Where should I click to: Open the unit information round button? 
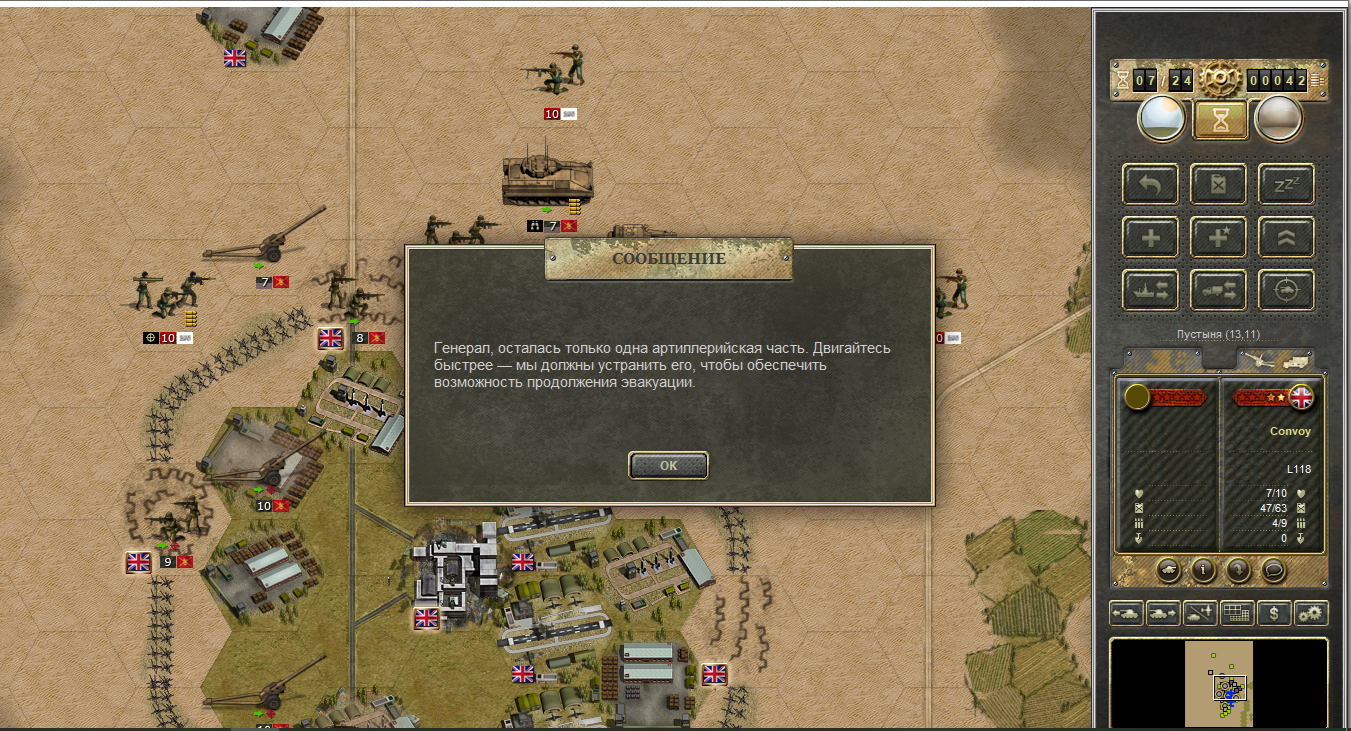tap(1202, 570)
